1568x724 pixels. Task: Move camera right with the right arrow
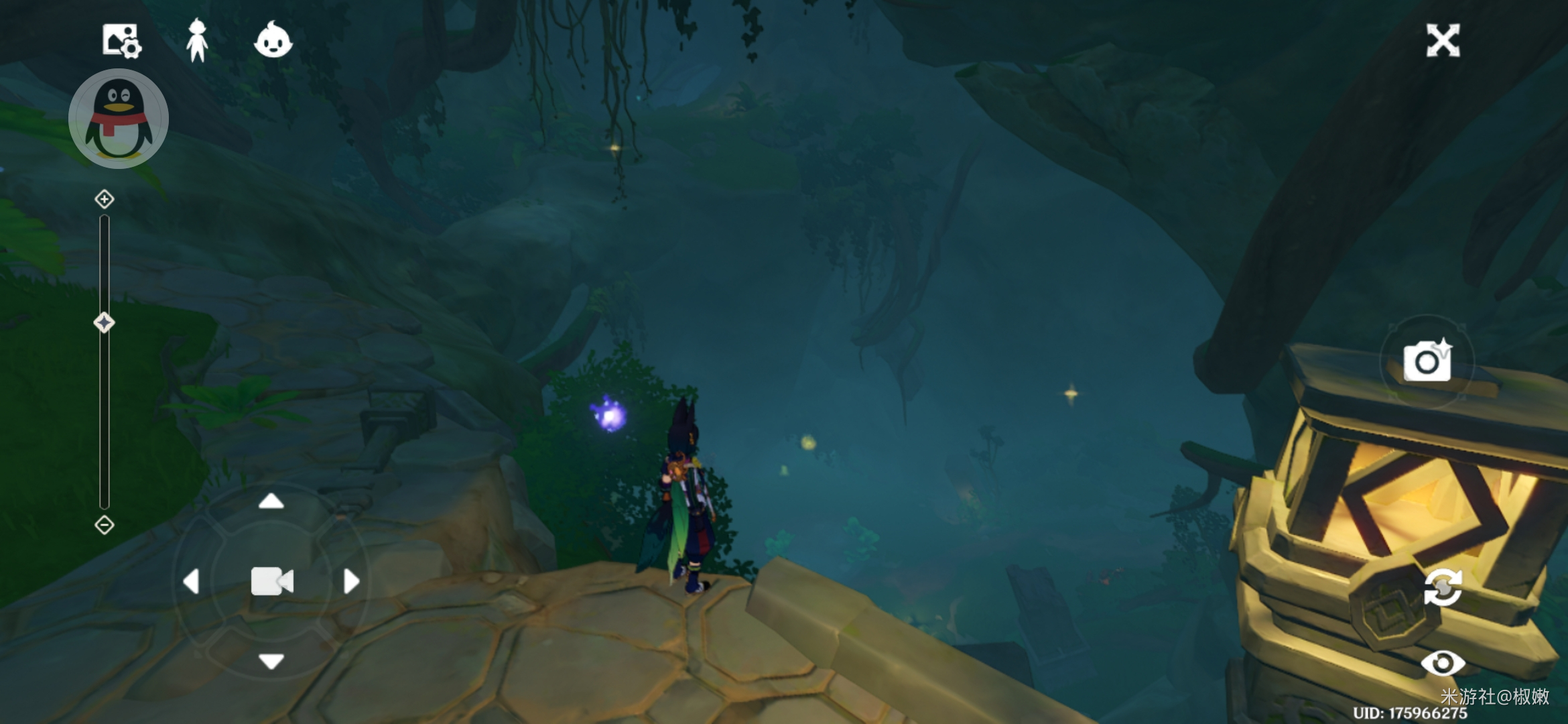coord(351,581)
